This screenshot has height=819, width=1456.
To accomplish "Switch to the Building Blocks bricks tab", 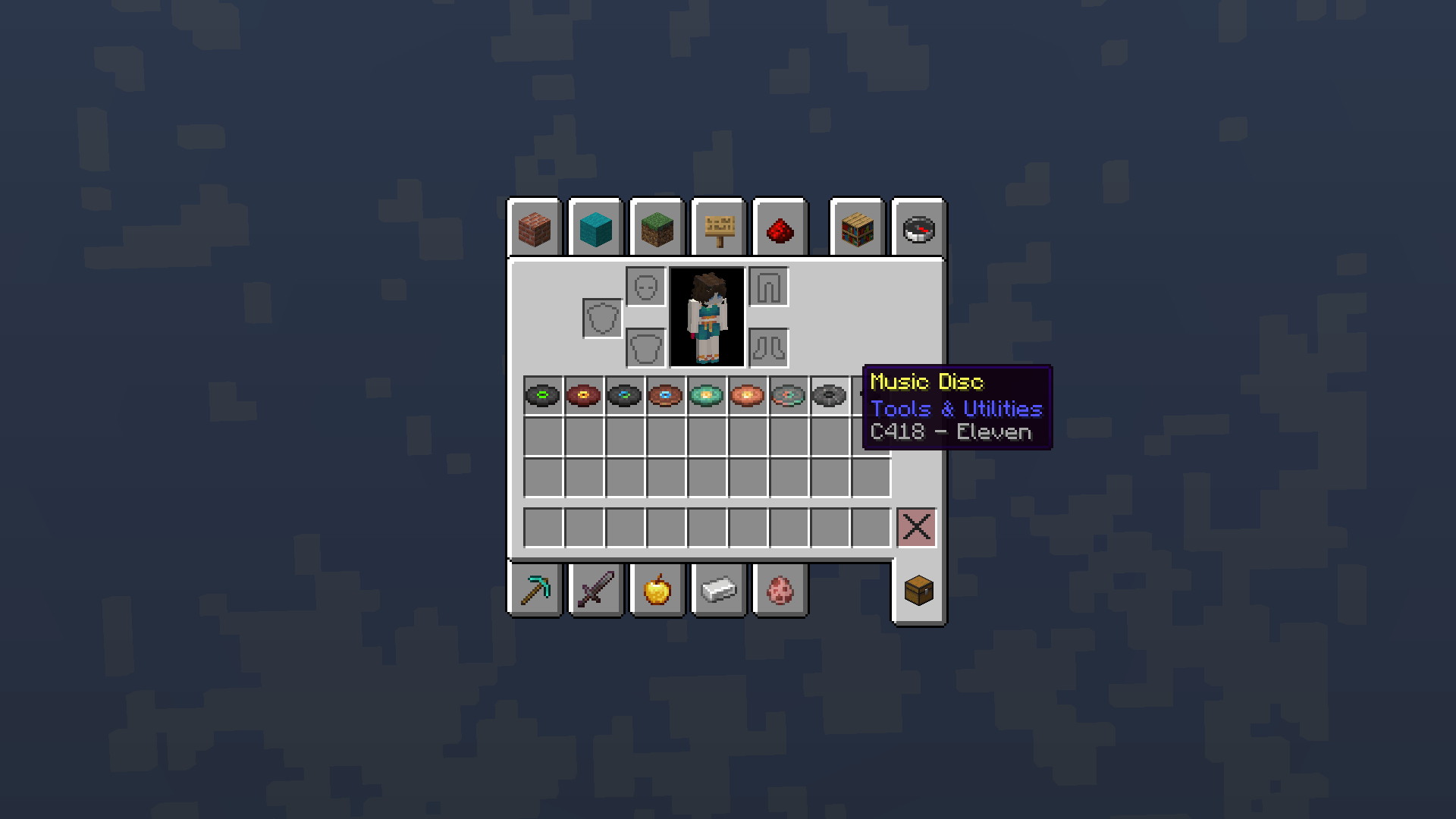I will pyautogui.click(x=535, y=230).
